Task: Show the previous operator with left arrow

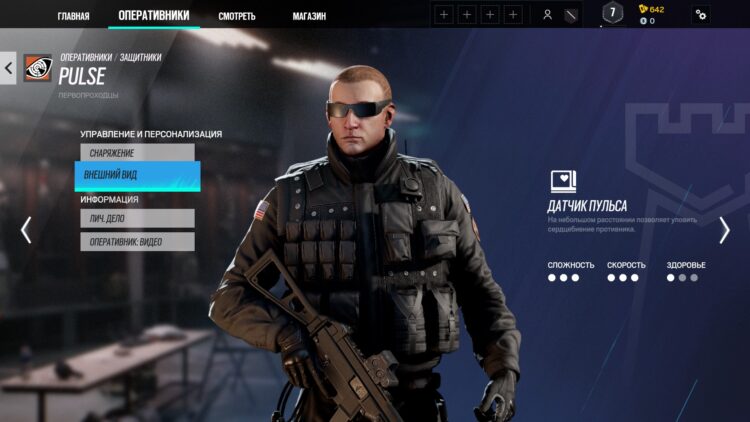Action: click(x=26, y=230)
